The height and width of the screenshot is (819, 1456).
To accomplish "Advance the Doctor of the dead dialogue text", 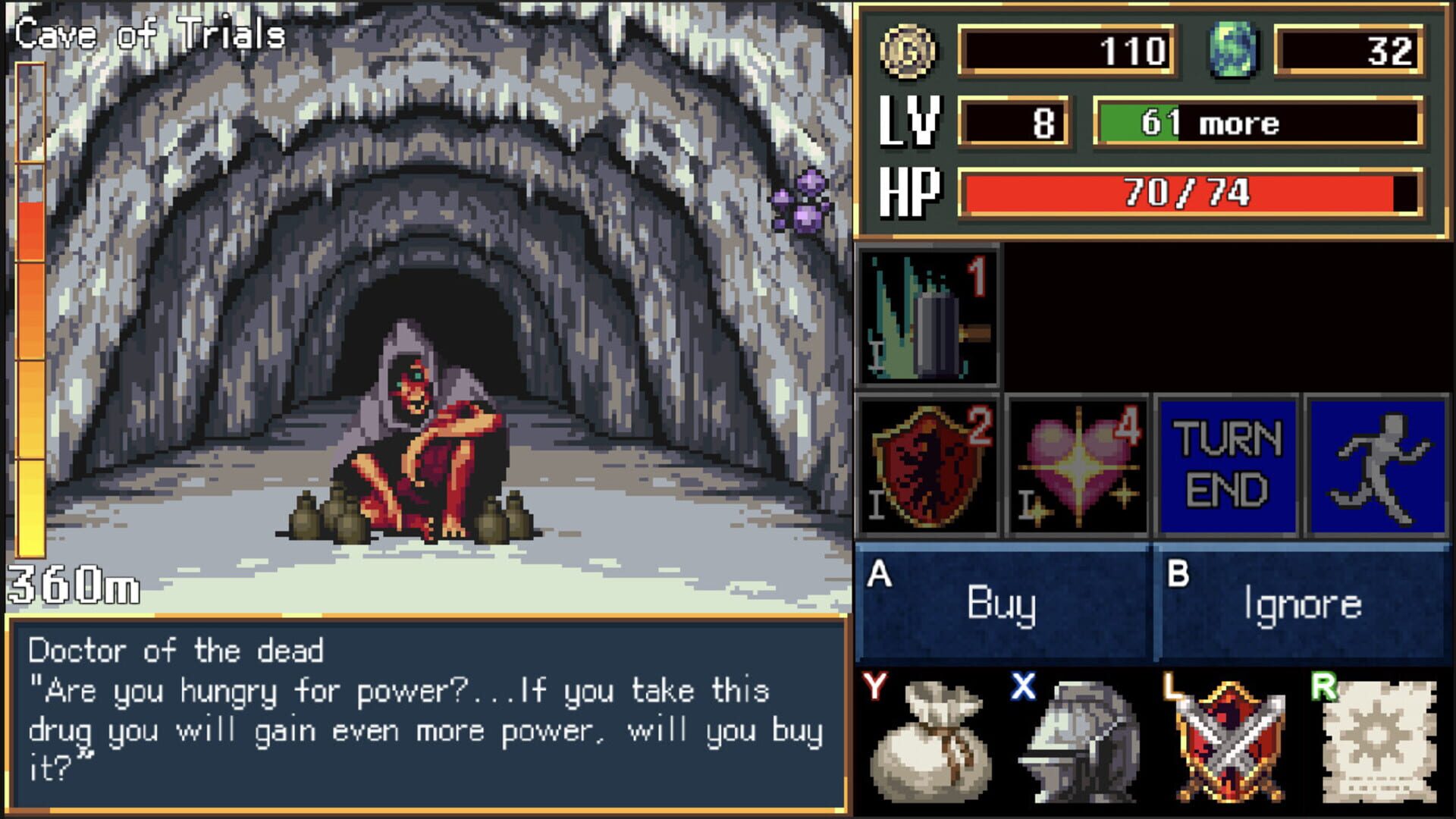I will click(x=425, y=713).
